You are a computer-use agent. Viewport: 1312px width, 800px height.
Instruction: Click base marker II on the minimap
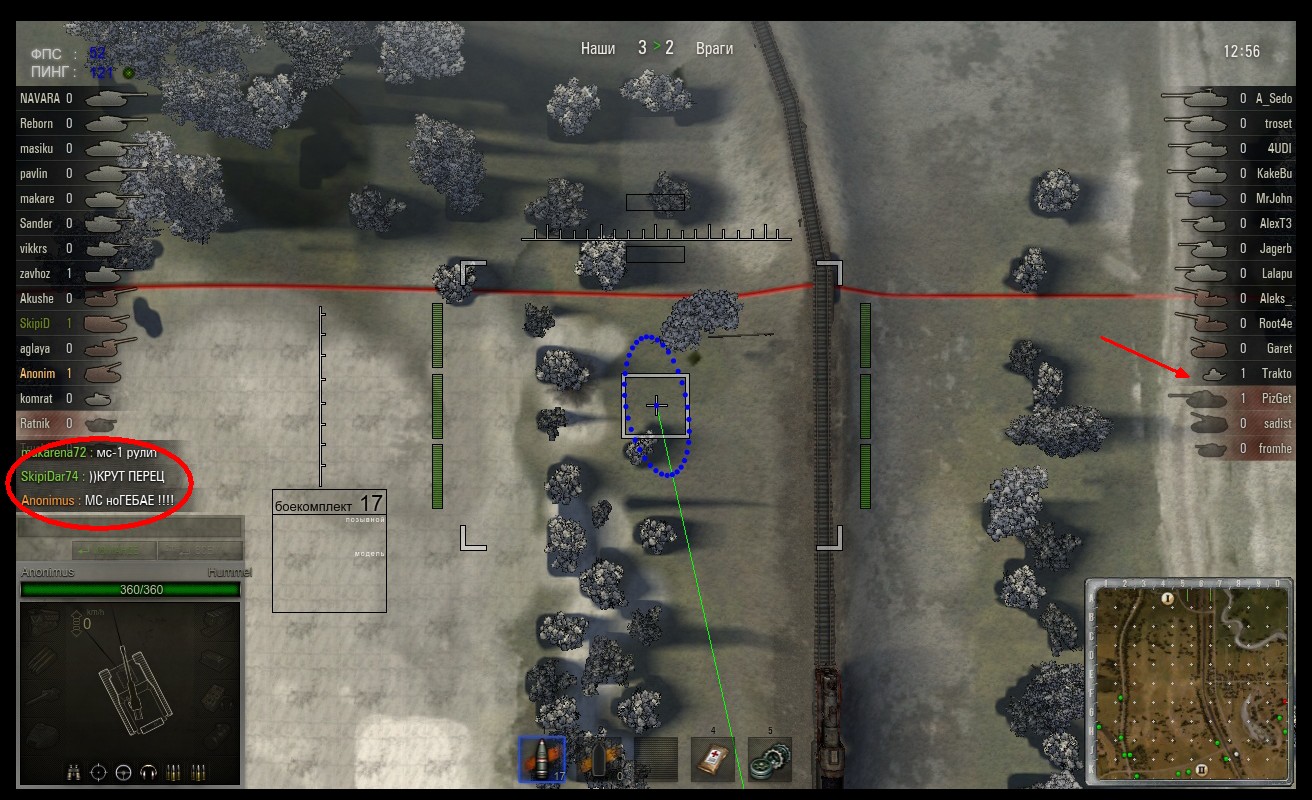1200,770
